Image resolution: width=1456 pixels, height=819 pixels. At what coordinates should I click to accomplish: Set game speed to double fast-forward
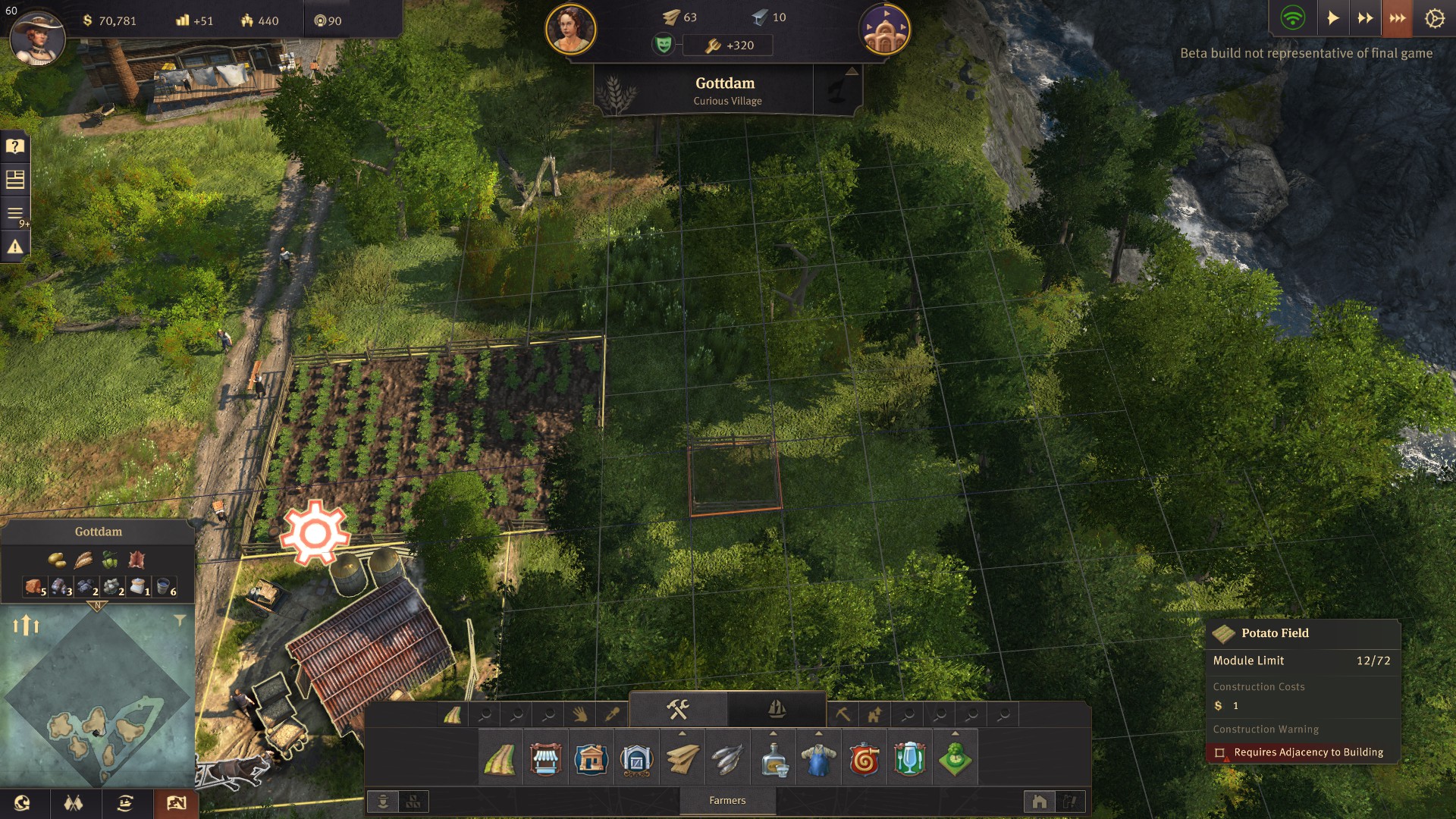click(x=1365, y=18)
